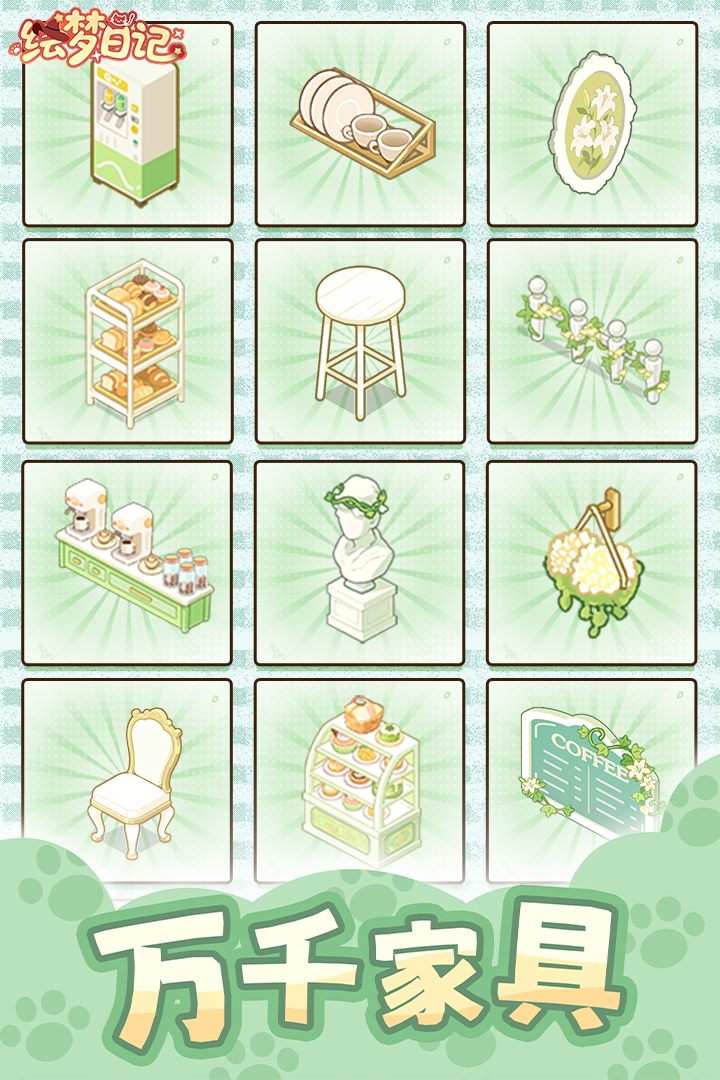Choose the vine-wrapped fence posts tile
720x1080 pixels.
pyautogui.click(x=592, y=342)
